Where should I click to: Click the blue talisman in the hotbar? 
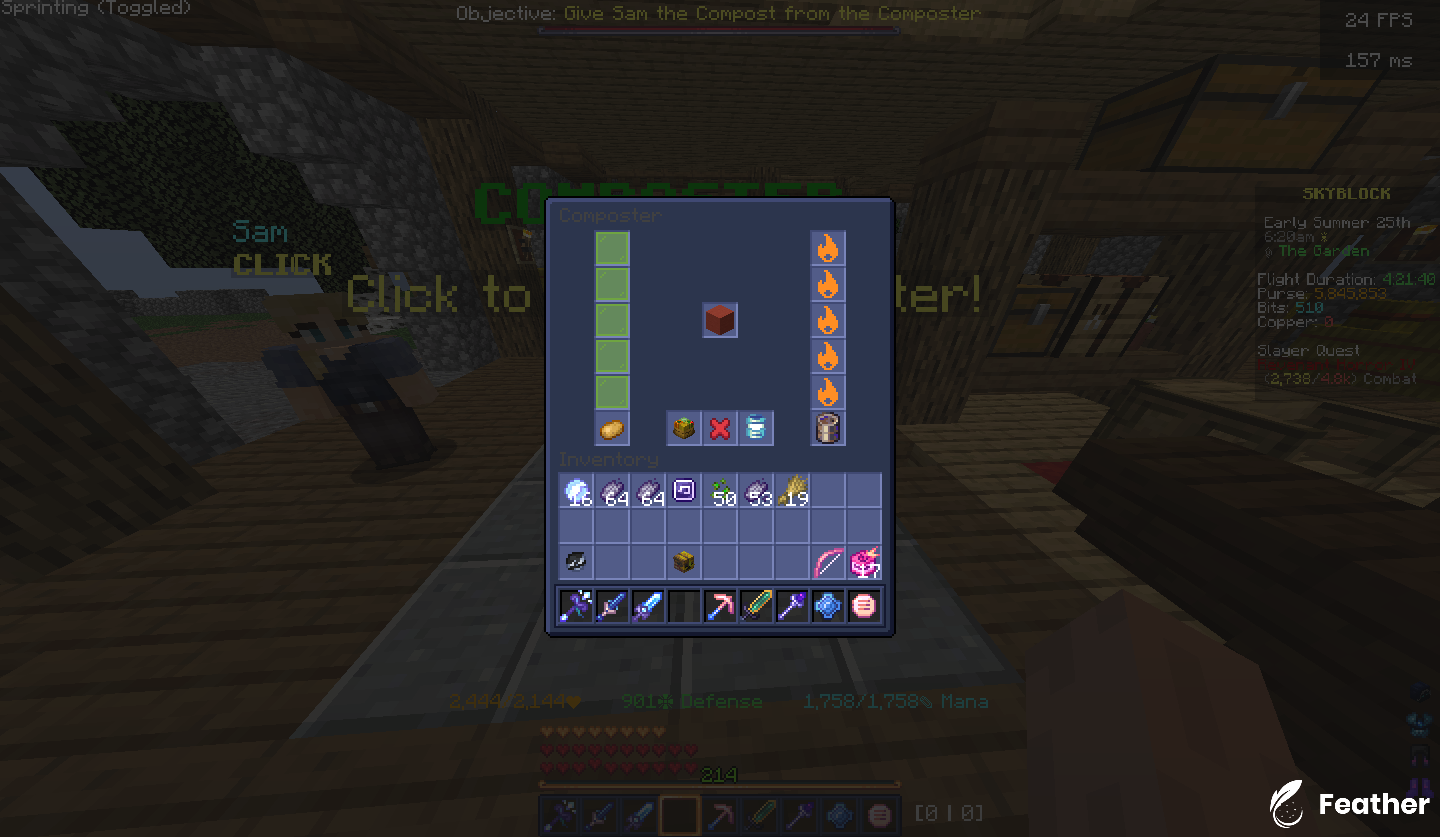coord(827,605)
